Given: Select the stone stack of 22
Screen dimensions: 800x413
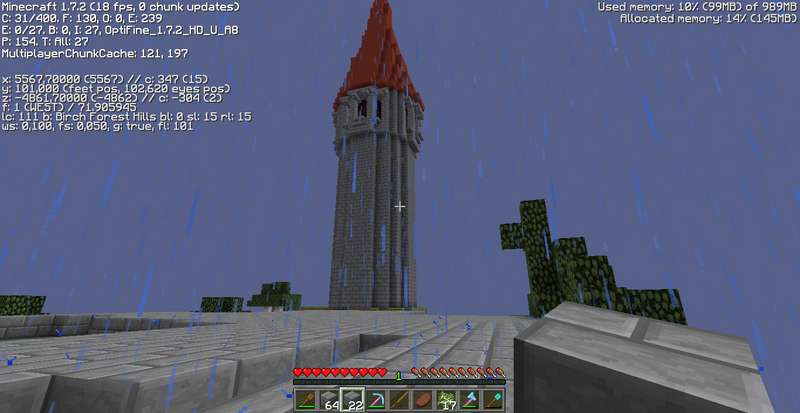Looking at the screenshot, I should pos(352,400).
